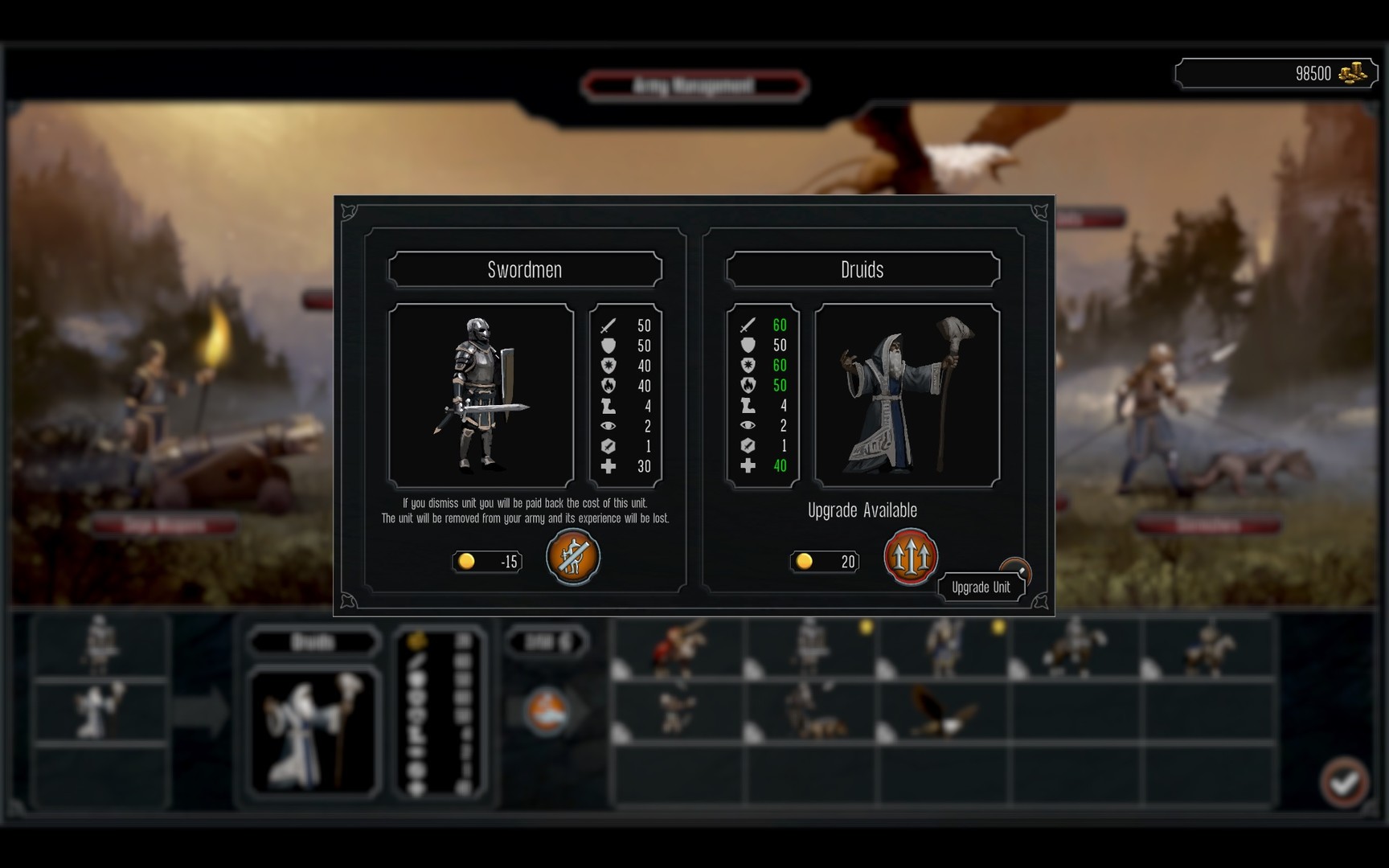Click the right arrow on the level selector

(579, 642)
